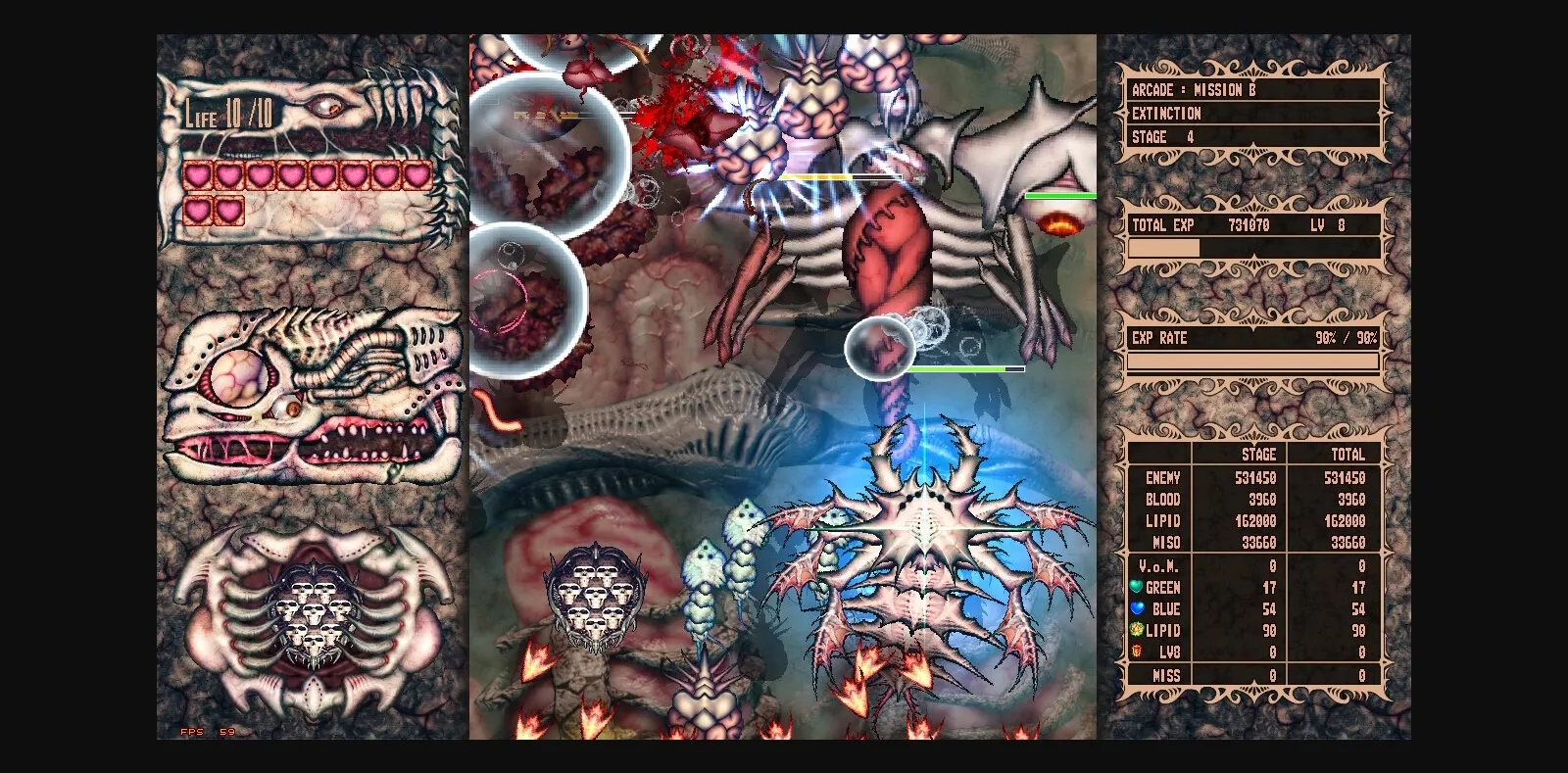Switch to the STAGE column header

pos(1260,455)
